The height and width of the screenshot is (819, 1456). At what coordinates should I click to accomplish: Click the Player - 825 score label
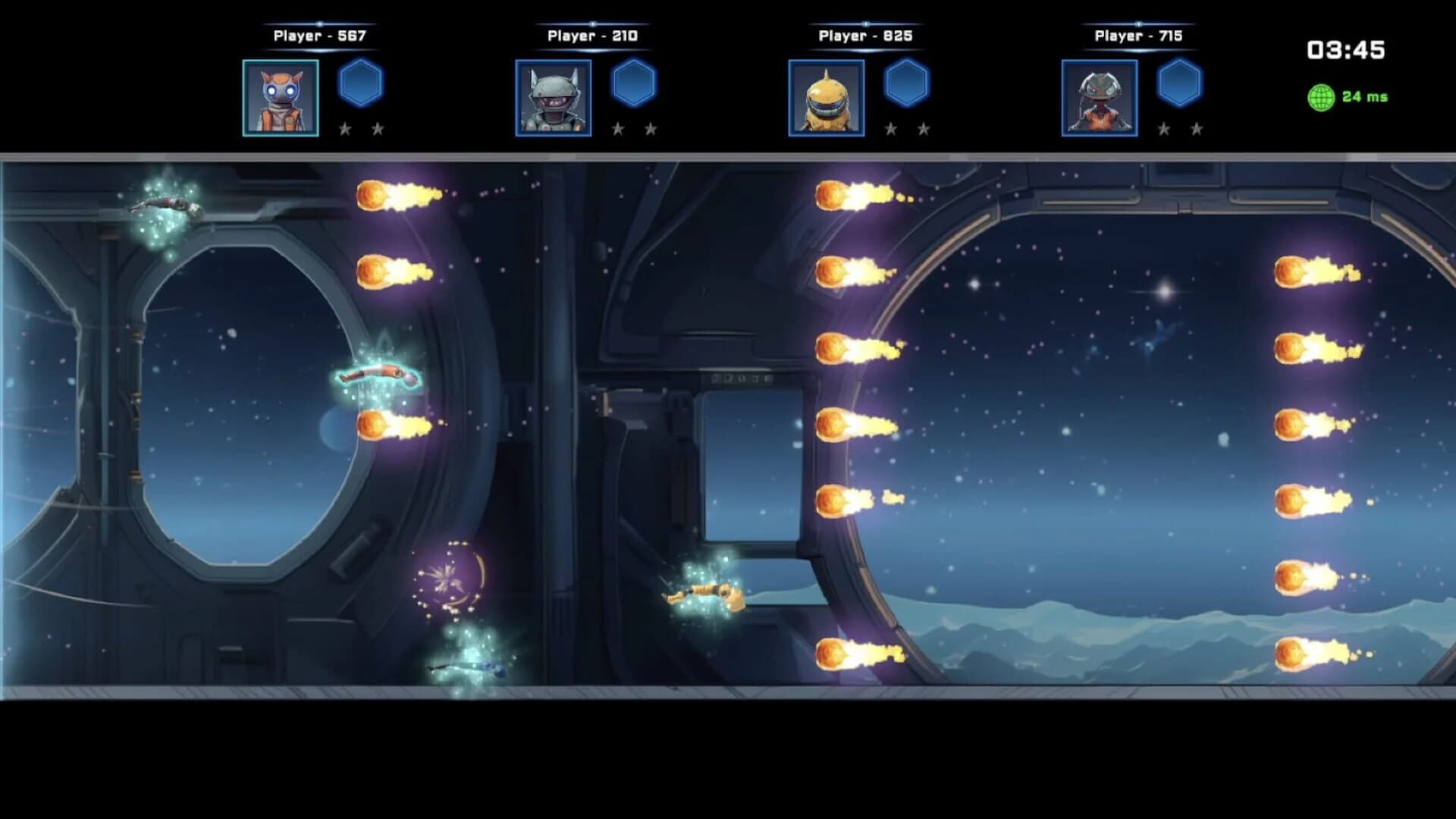864,35
